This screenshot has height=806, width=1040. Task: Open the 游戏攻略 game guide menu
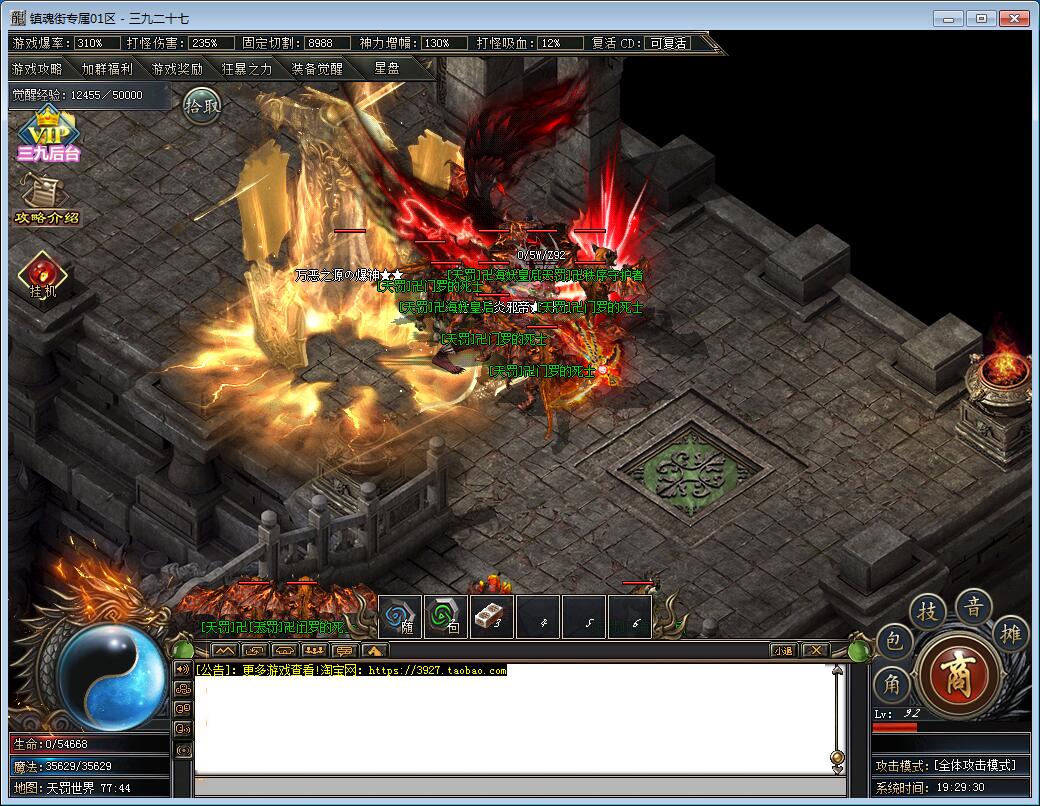[37, 69]
